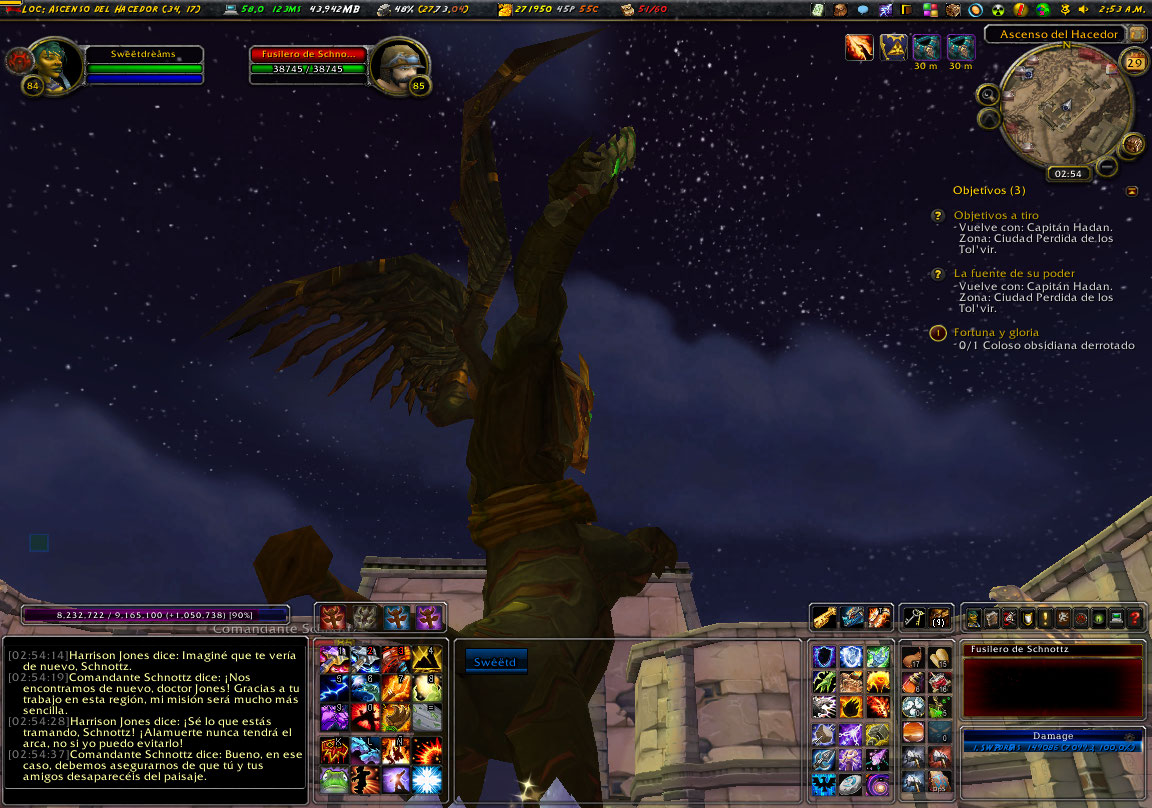Open the calendar button showing 29
Viewport: 1152px width, 808px height.
[1134, 63]
